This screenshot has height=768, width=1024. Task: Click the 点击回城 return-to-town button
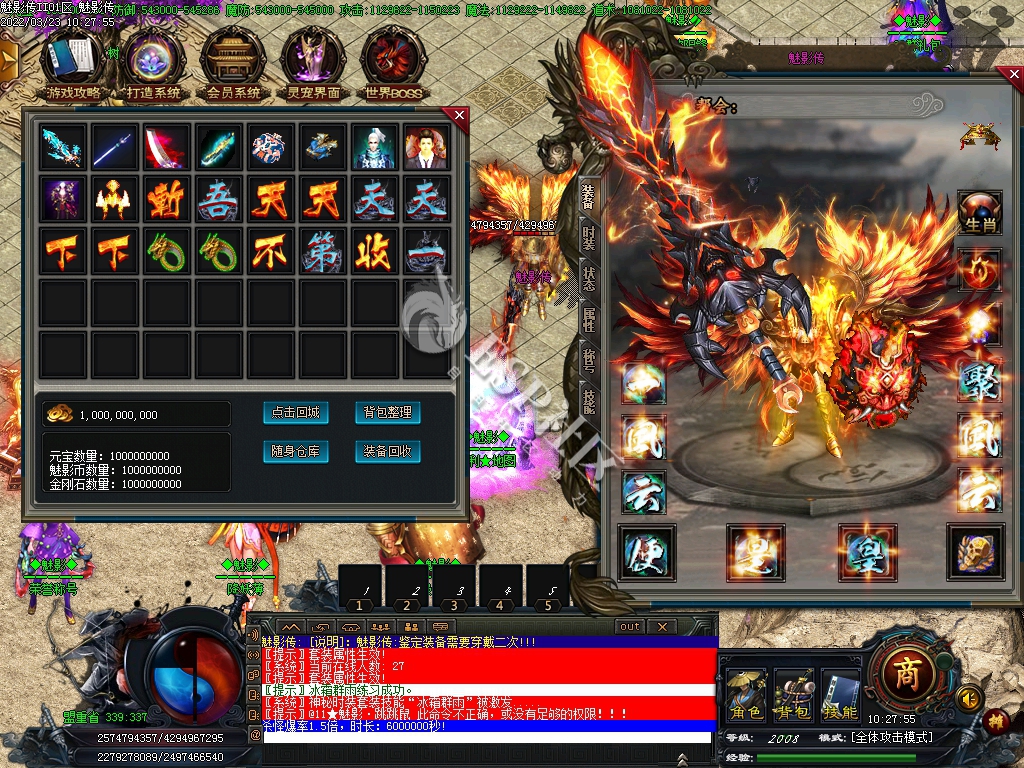[296, 413]
